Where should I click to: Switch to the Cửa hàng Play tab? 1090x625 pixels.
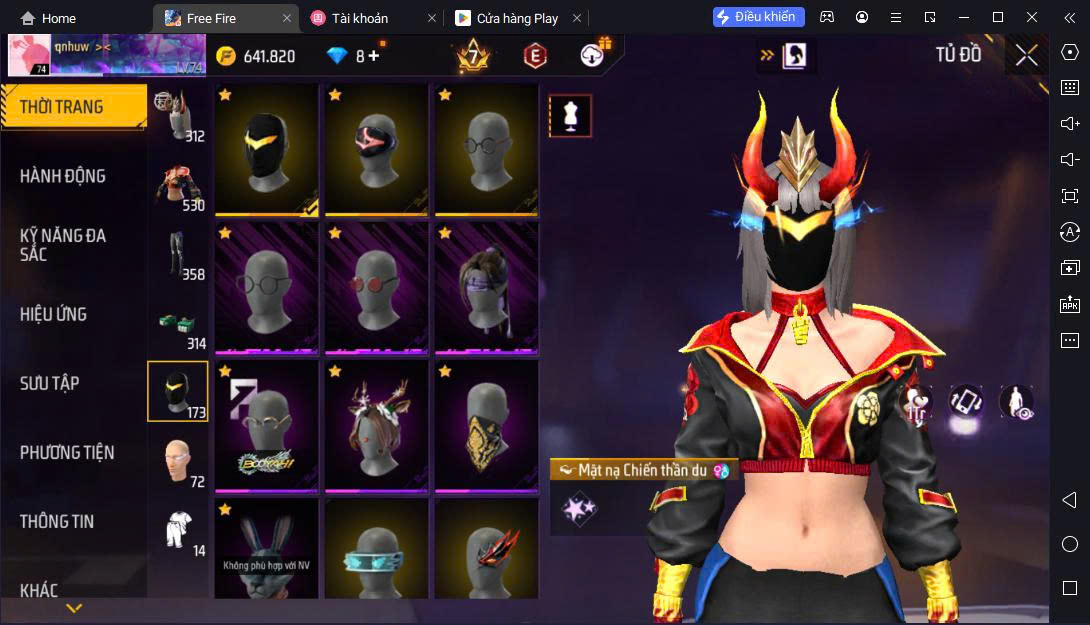coord(517,18)
